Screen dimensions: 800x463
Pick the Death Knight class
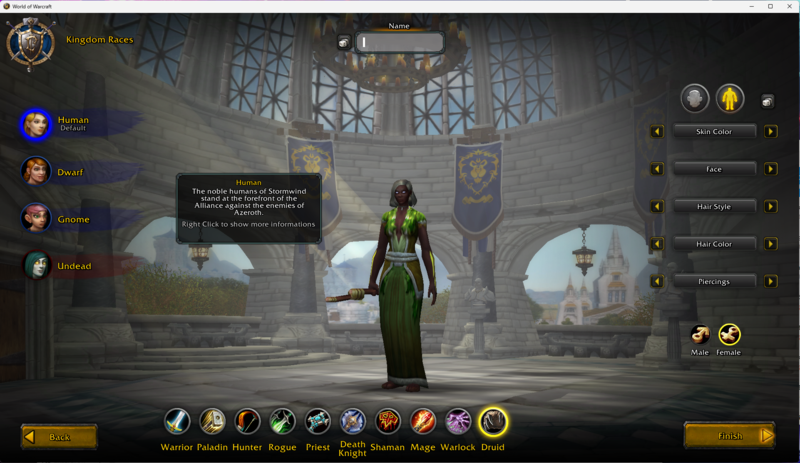[x=352, y=421]
